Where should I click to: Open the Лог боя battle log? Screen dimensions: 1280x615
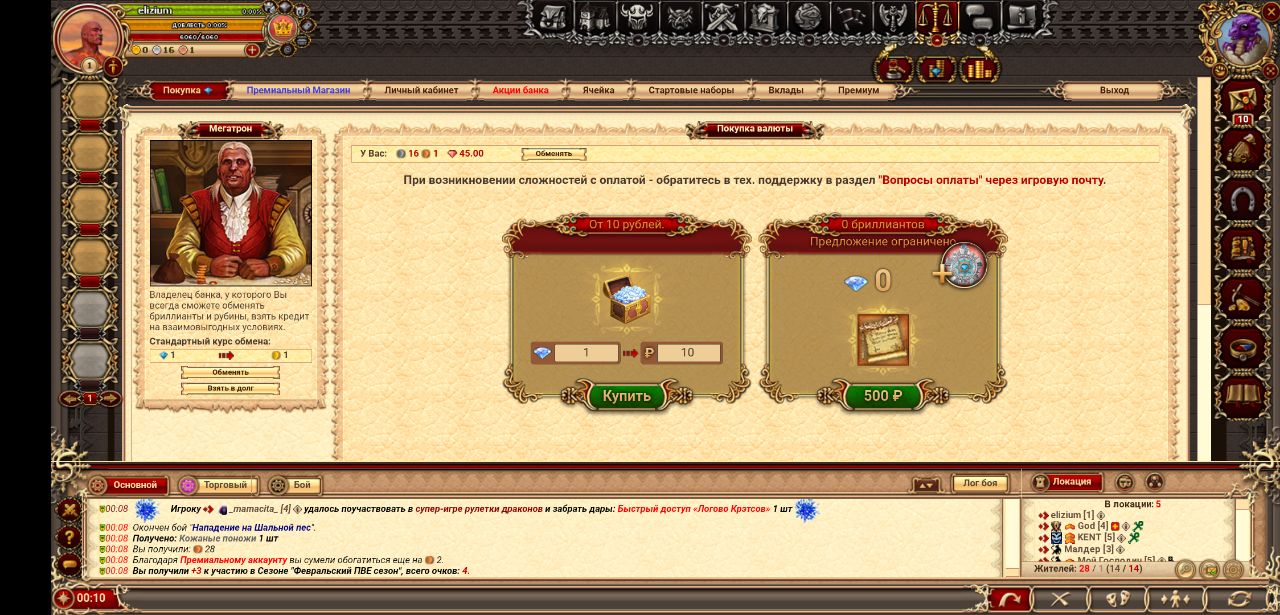pos(979,484)
